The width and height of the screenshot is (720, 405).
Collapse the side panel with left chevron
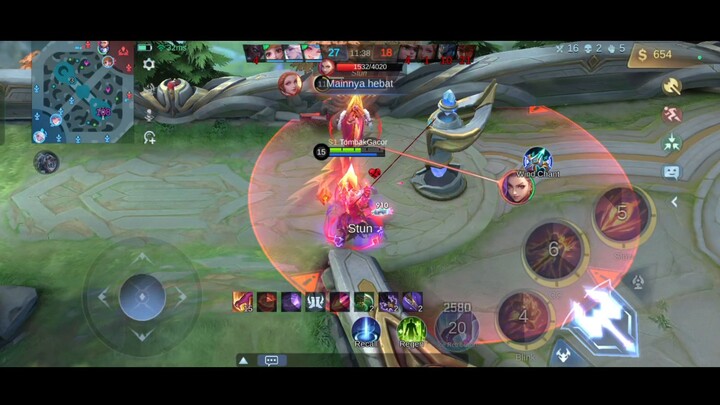[674, 202]
